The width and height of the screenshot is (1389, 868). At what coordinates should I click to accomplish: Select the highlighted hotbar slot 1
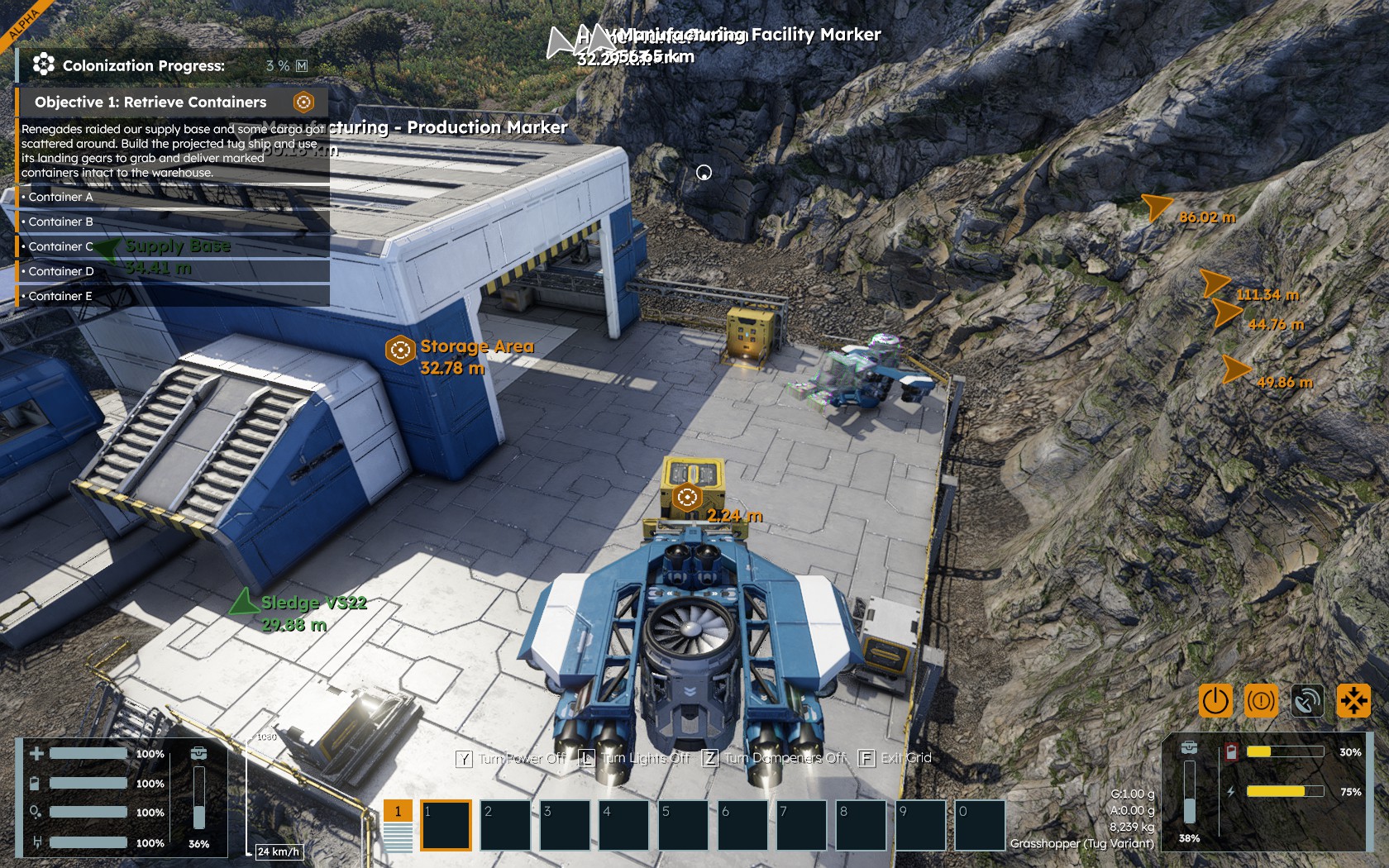[x=446, y=824]
